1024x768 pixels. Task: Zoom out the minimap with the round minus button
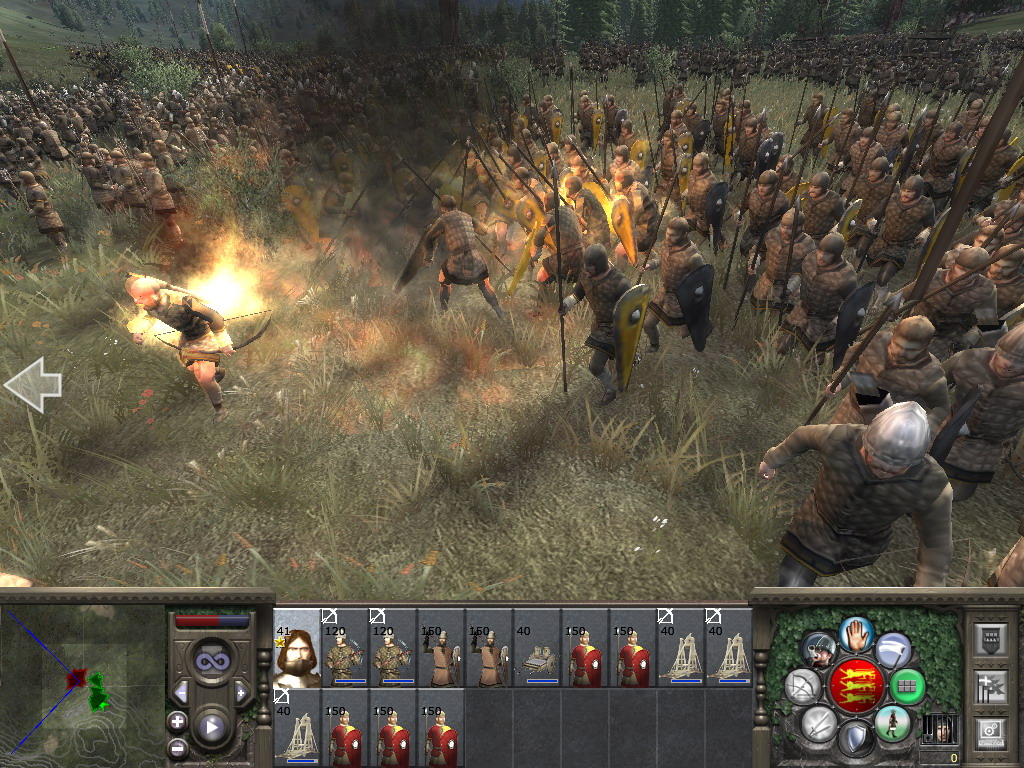pyautogui.click(x=178, y=747)
